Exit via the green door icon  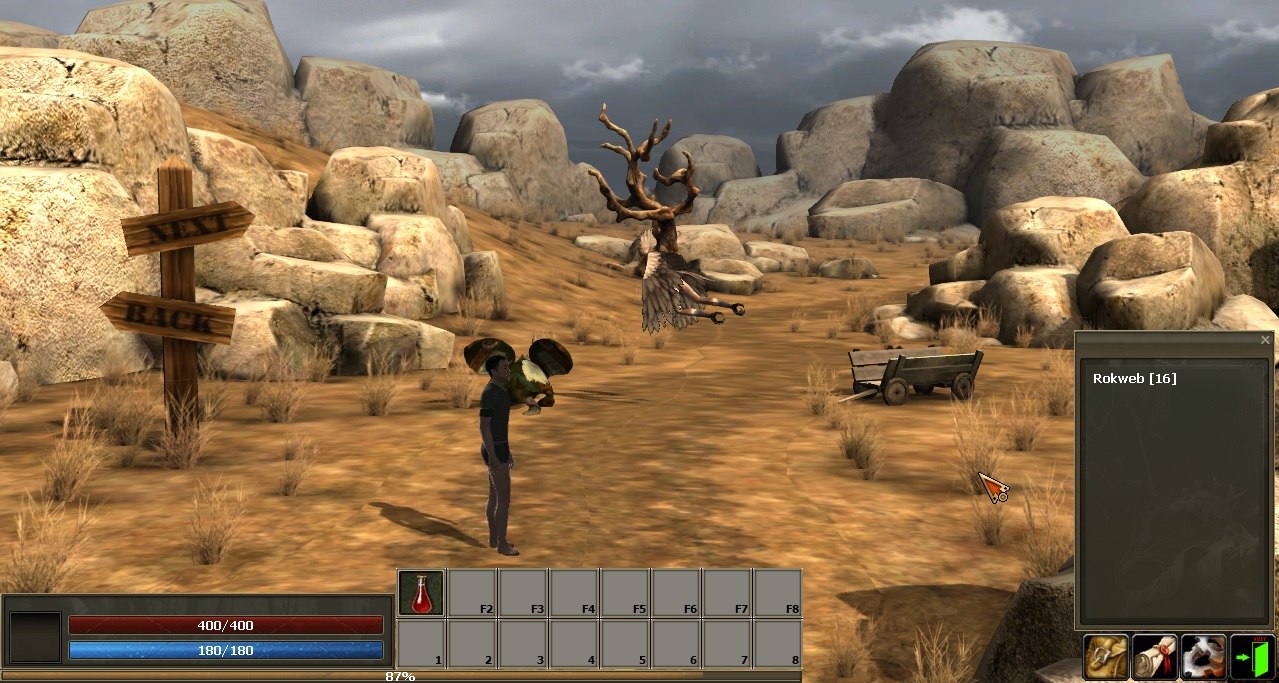click(x=1252, y=657)
